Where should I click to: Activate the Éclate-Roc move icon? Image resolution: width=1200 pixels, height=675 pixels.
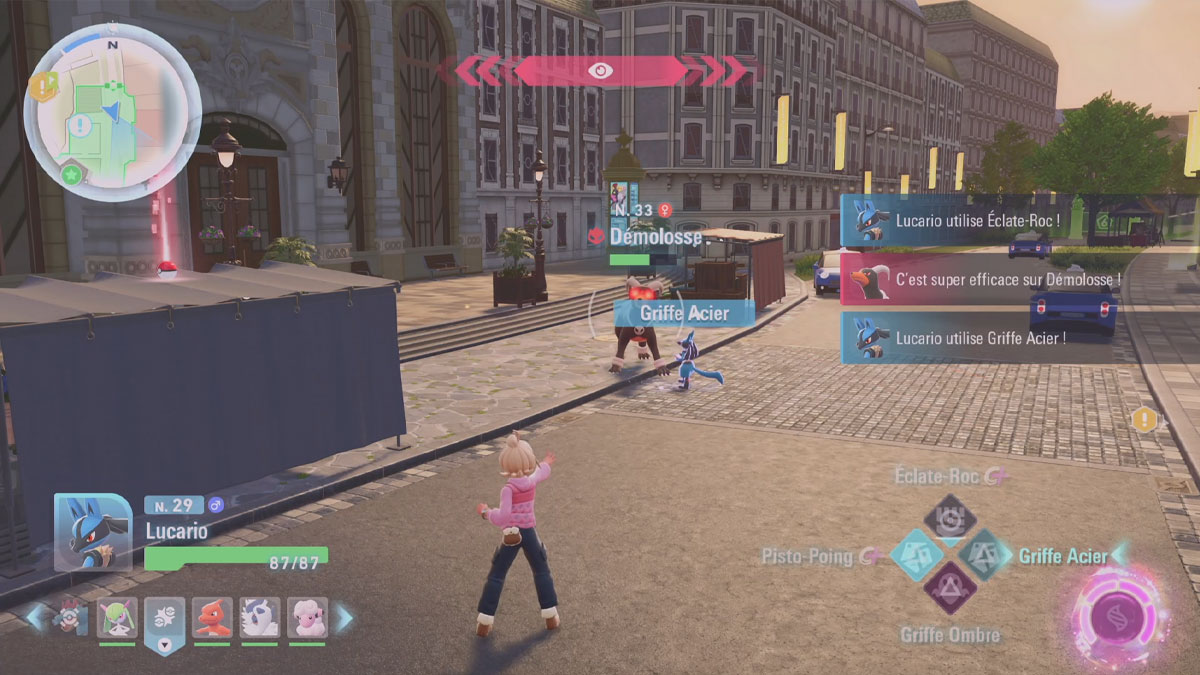click(x=949, y=517)
